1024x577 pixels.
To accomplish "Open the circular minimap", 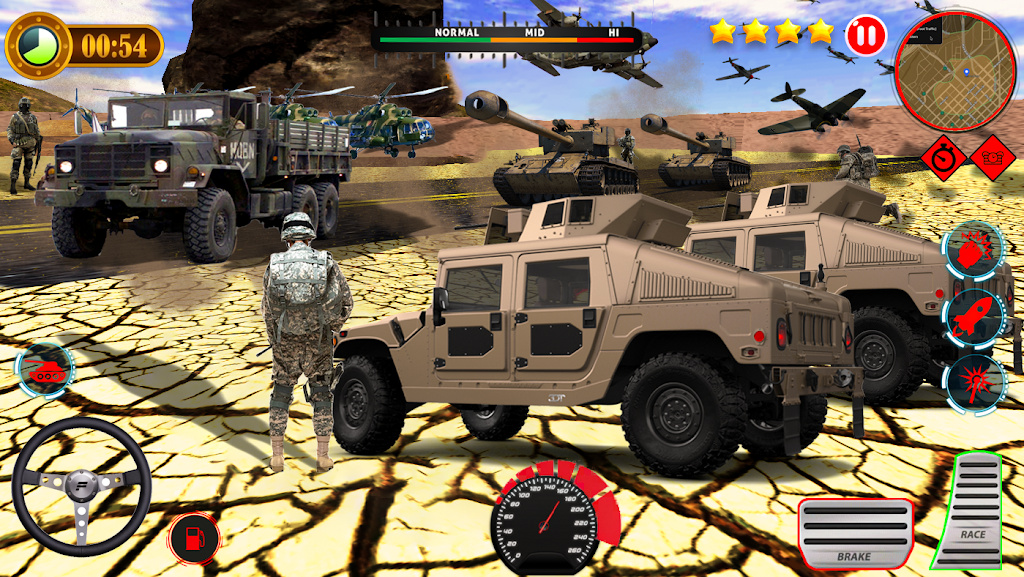I will (954, 70).
